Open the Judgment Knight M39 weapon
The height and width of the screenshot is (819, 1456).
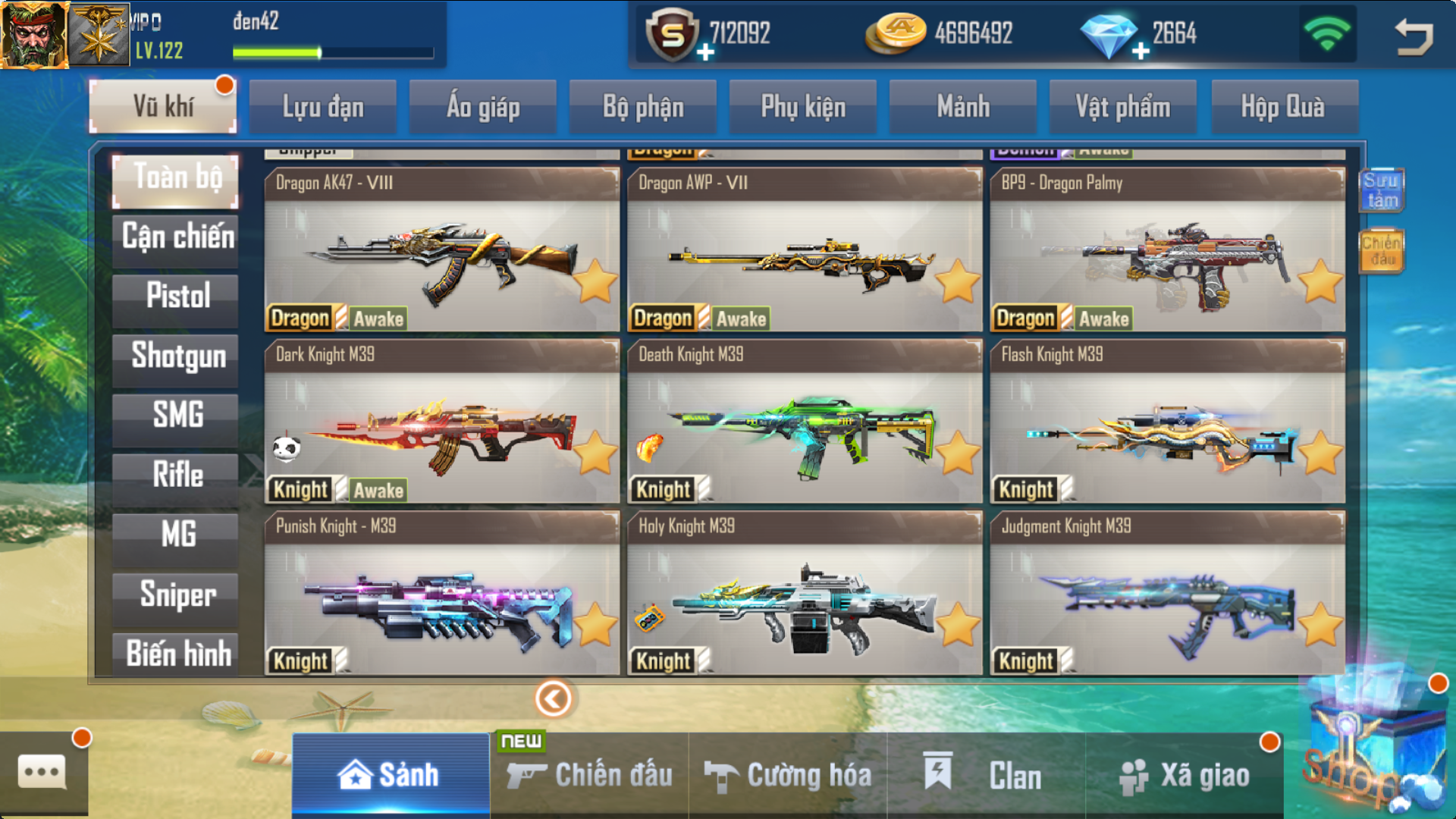point(1167,593)
